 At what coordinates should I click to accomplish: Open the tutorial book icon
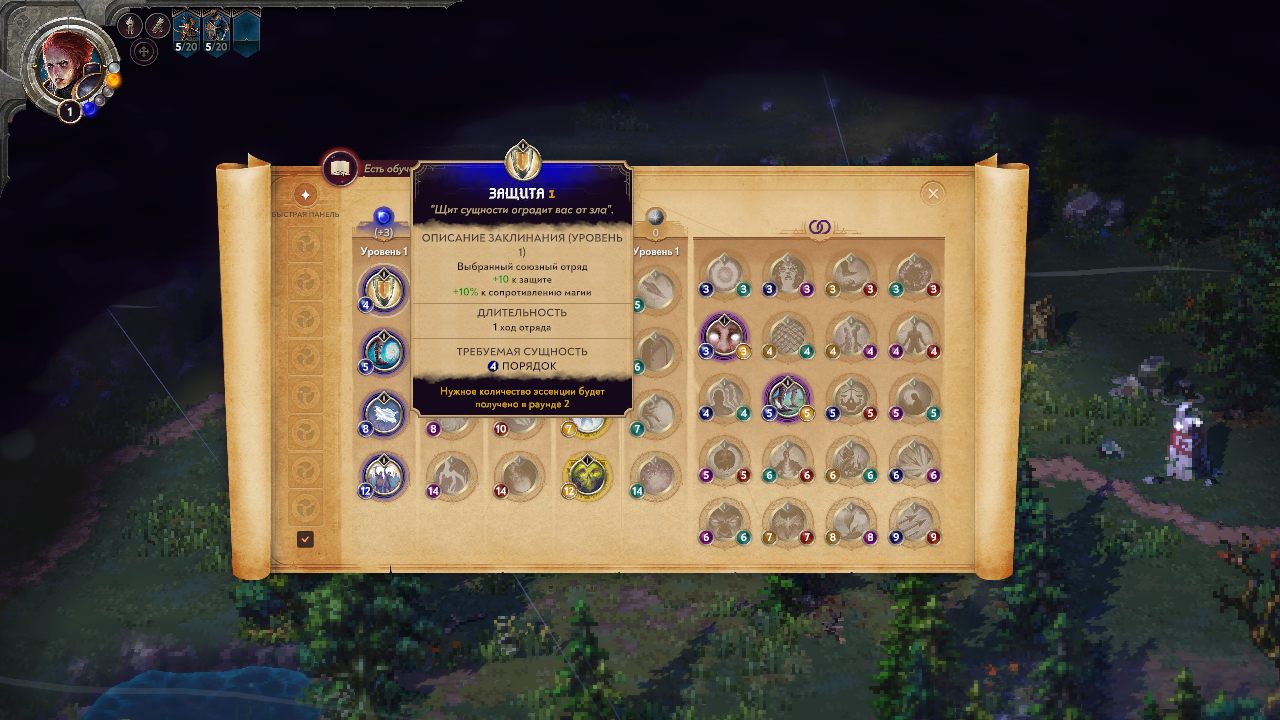pyautogui.click(x=340, y=168)
